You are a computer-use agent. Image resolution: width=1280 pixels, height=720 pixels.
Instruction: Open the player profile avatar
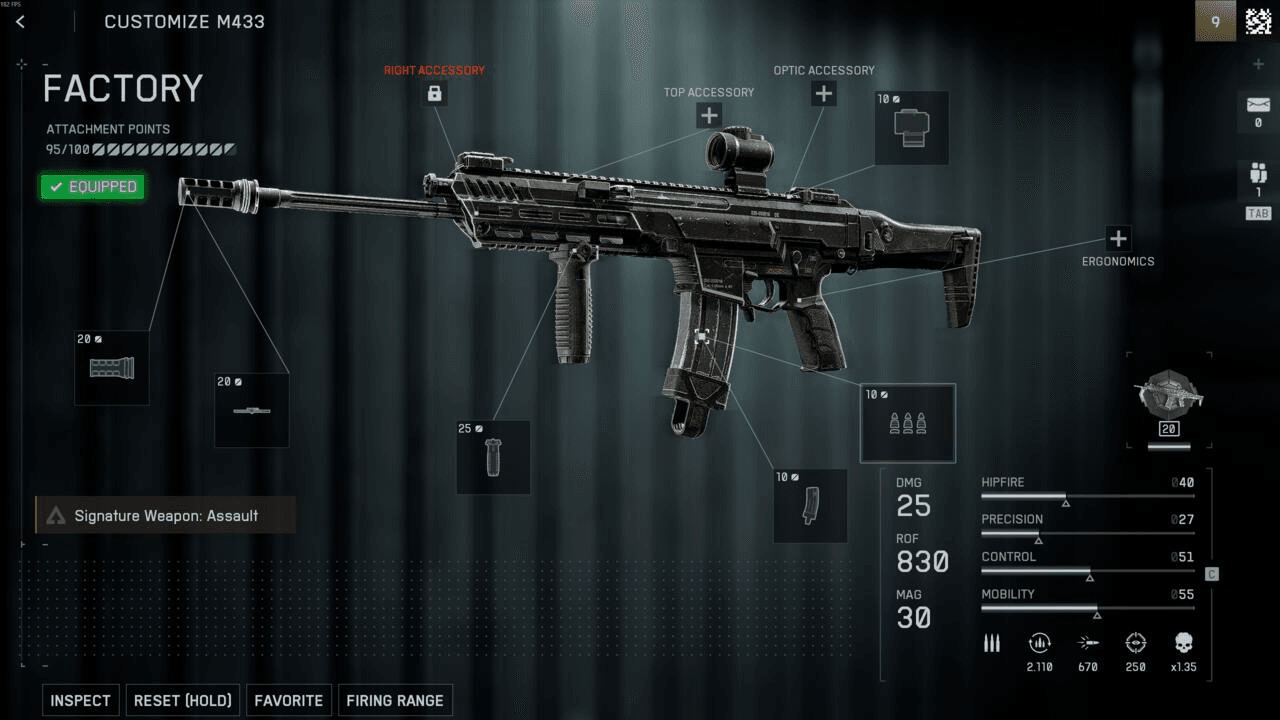pos(1258,21)
